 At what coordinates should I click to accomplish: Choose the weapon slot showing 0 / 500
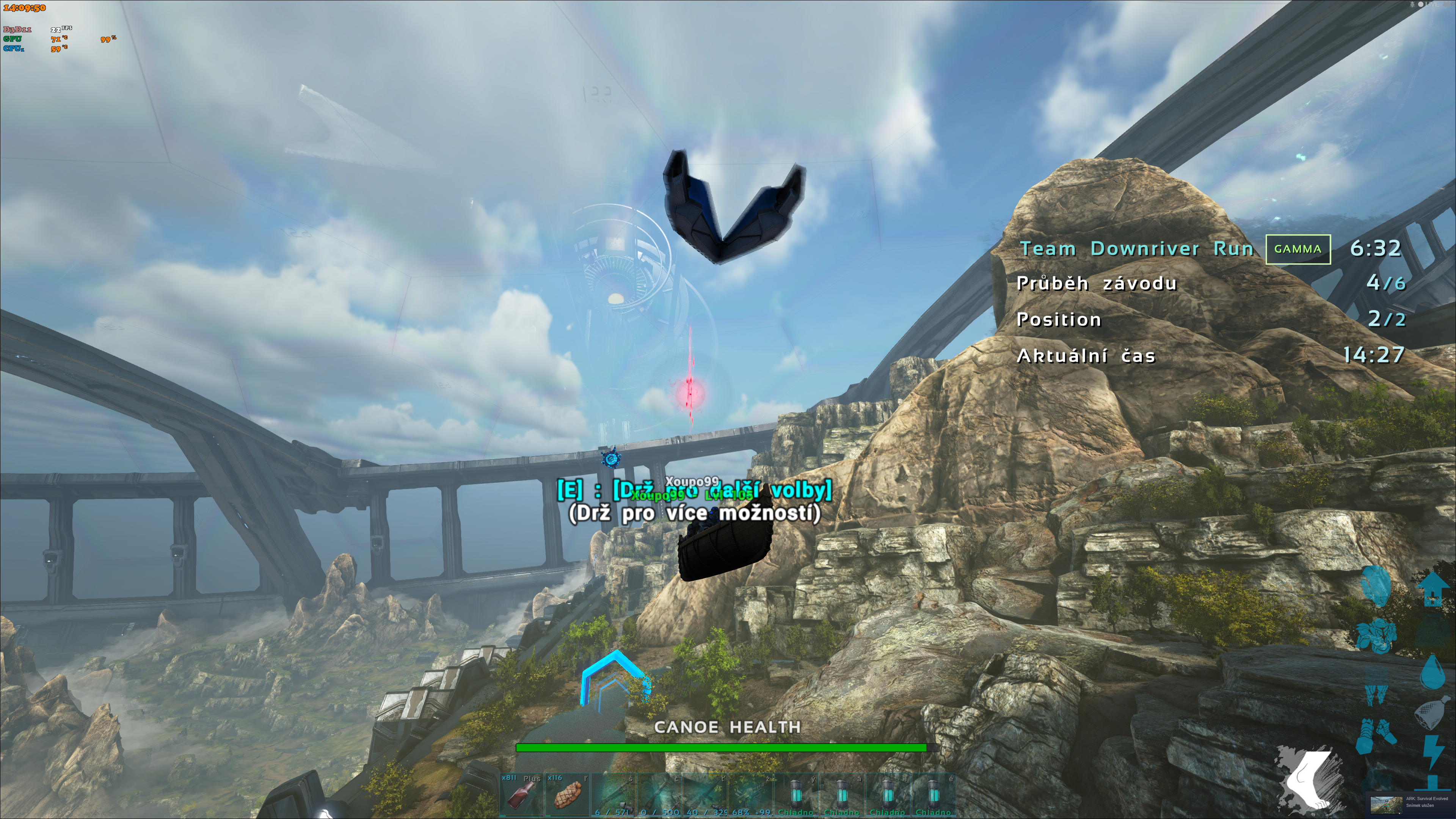click(x=659, y=794)
